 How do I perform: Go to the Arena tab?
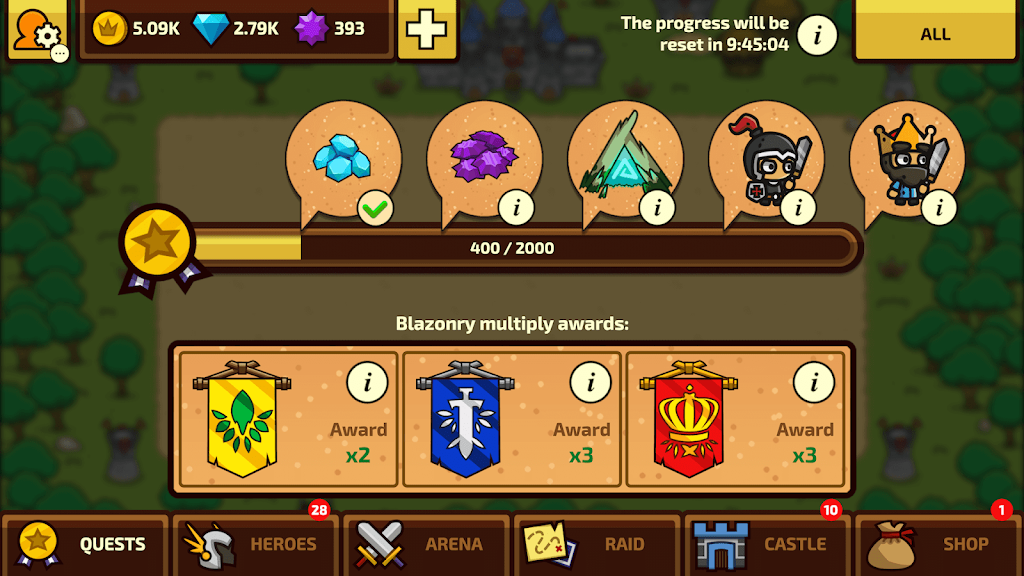pyautogui.click(x=426, y=544)
